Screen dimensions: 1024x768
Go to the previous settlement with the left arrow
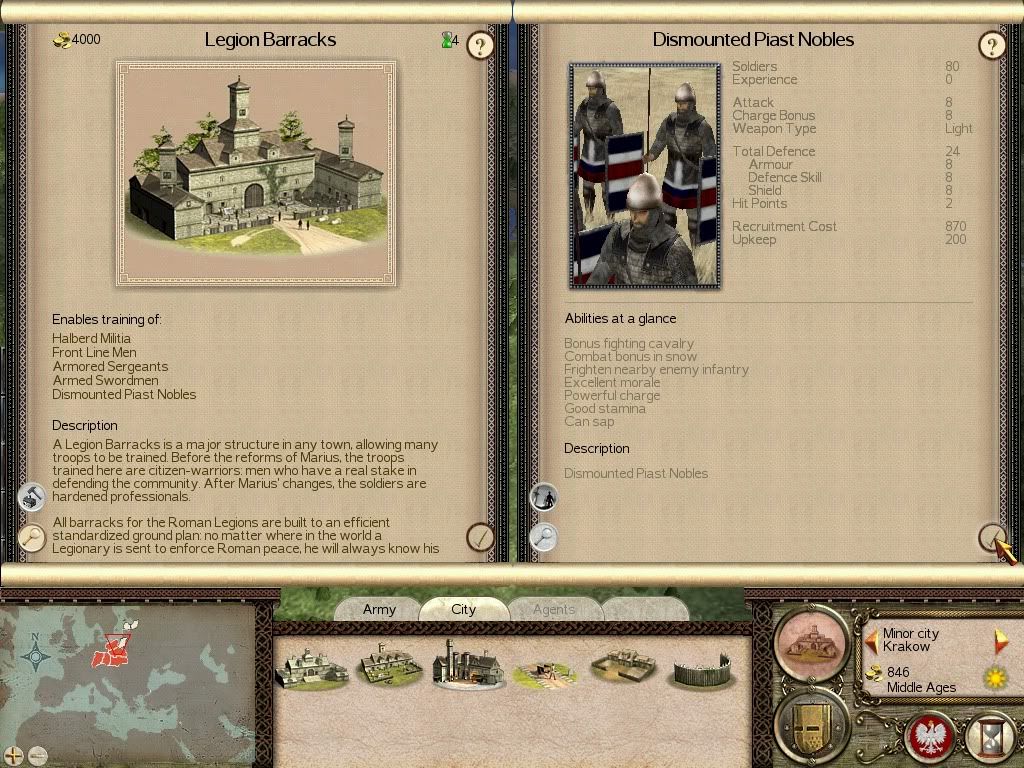871,640
